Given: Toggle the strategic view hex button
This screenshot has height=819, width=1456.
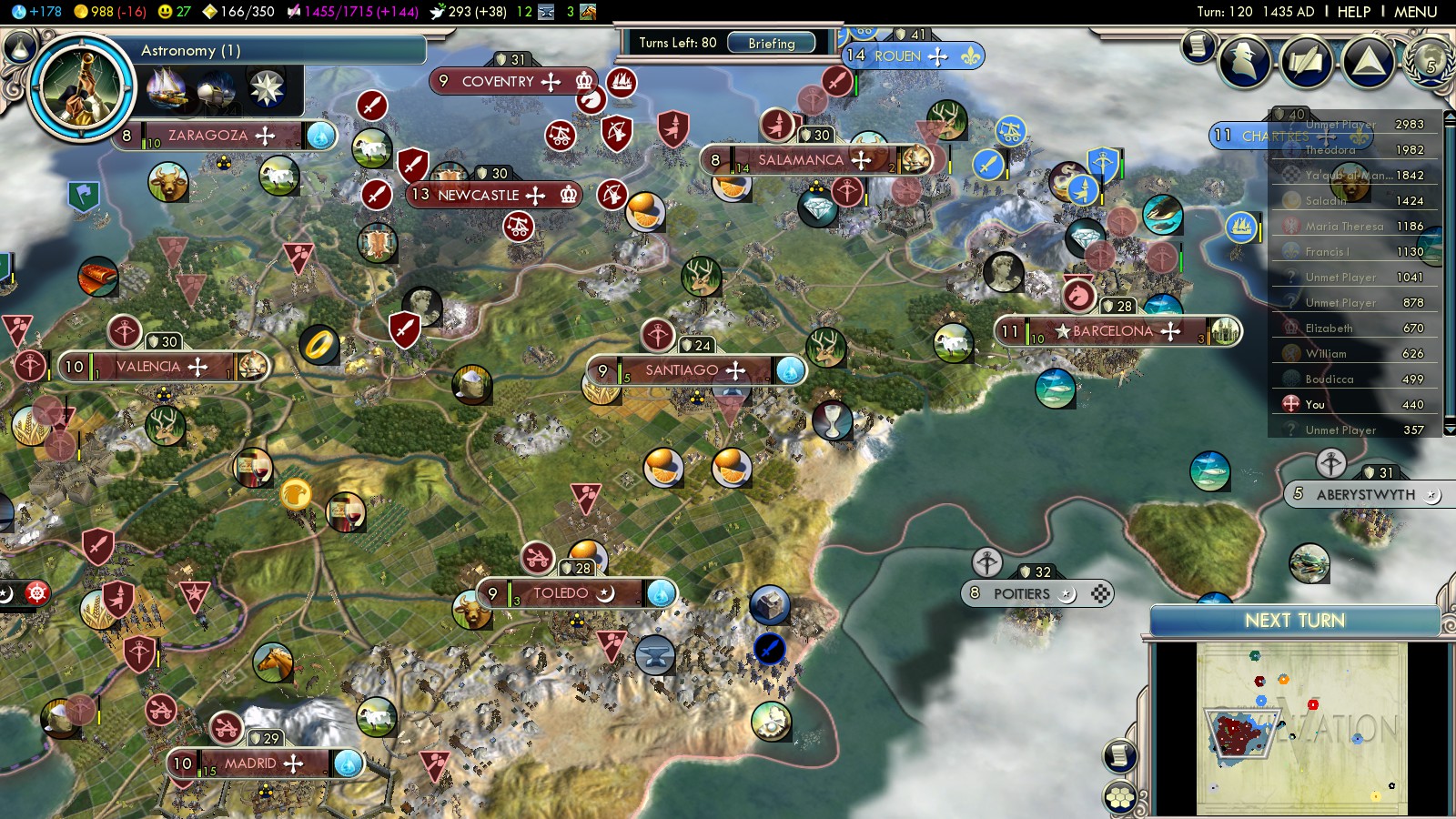Looking at the screenshot, I should [1120, 798].
